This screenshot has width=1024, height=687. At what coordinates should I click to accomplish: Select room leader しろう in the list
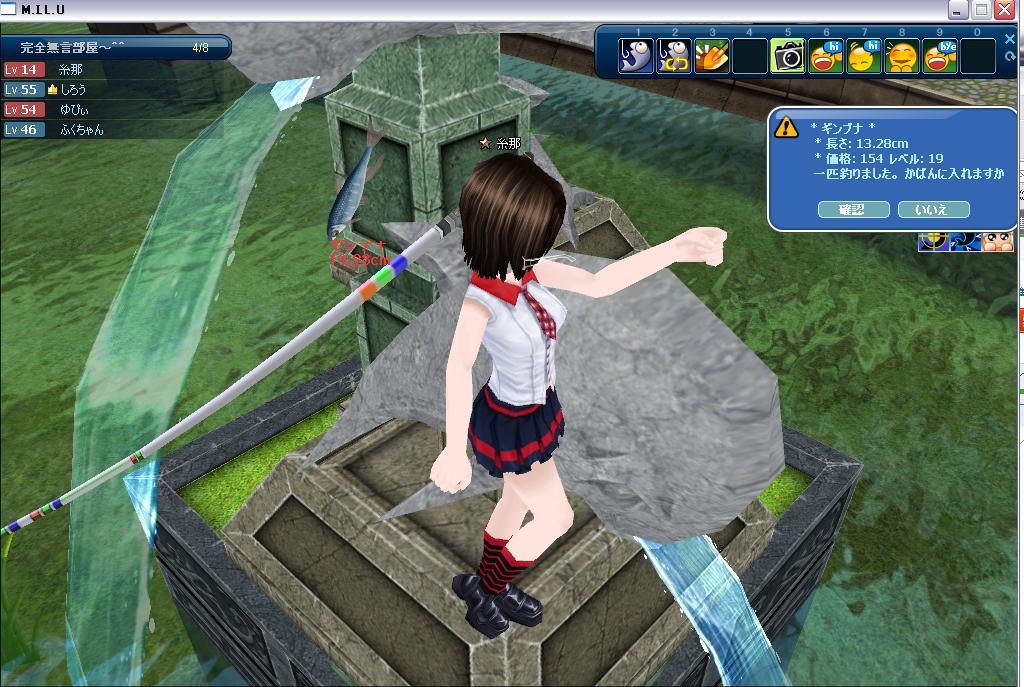[73, 90]
